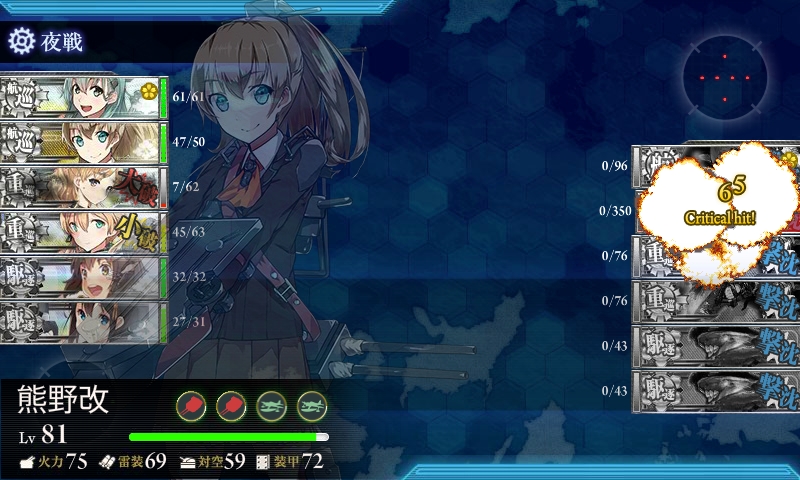Select the destroyer banner with 27/31 HP
Screen dimensions: 800x480
[x=80, y=322]
